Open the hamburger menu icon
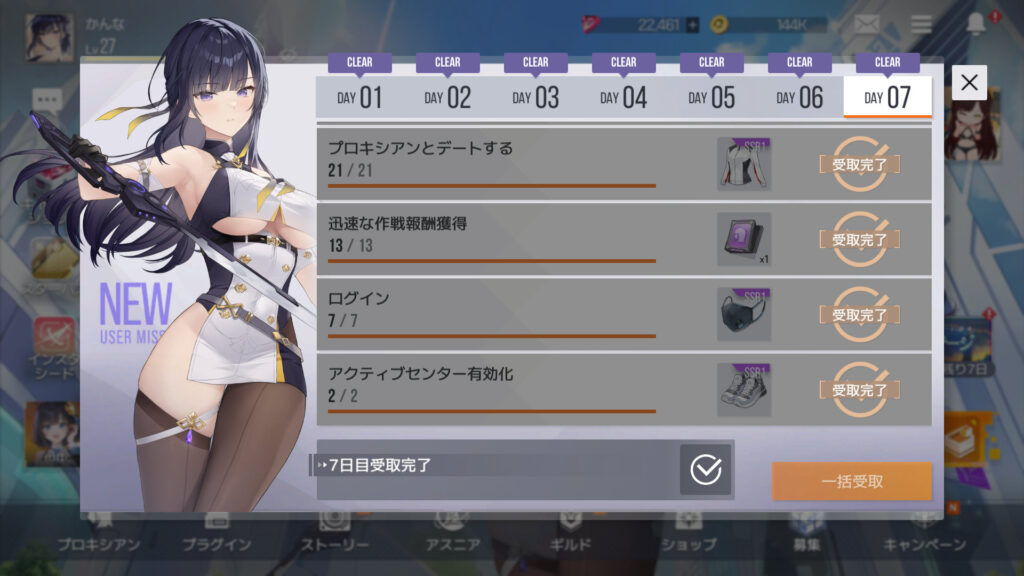Screen dimensions: 1024x576 (920, 25)
